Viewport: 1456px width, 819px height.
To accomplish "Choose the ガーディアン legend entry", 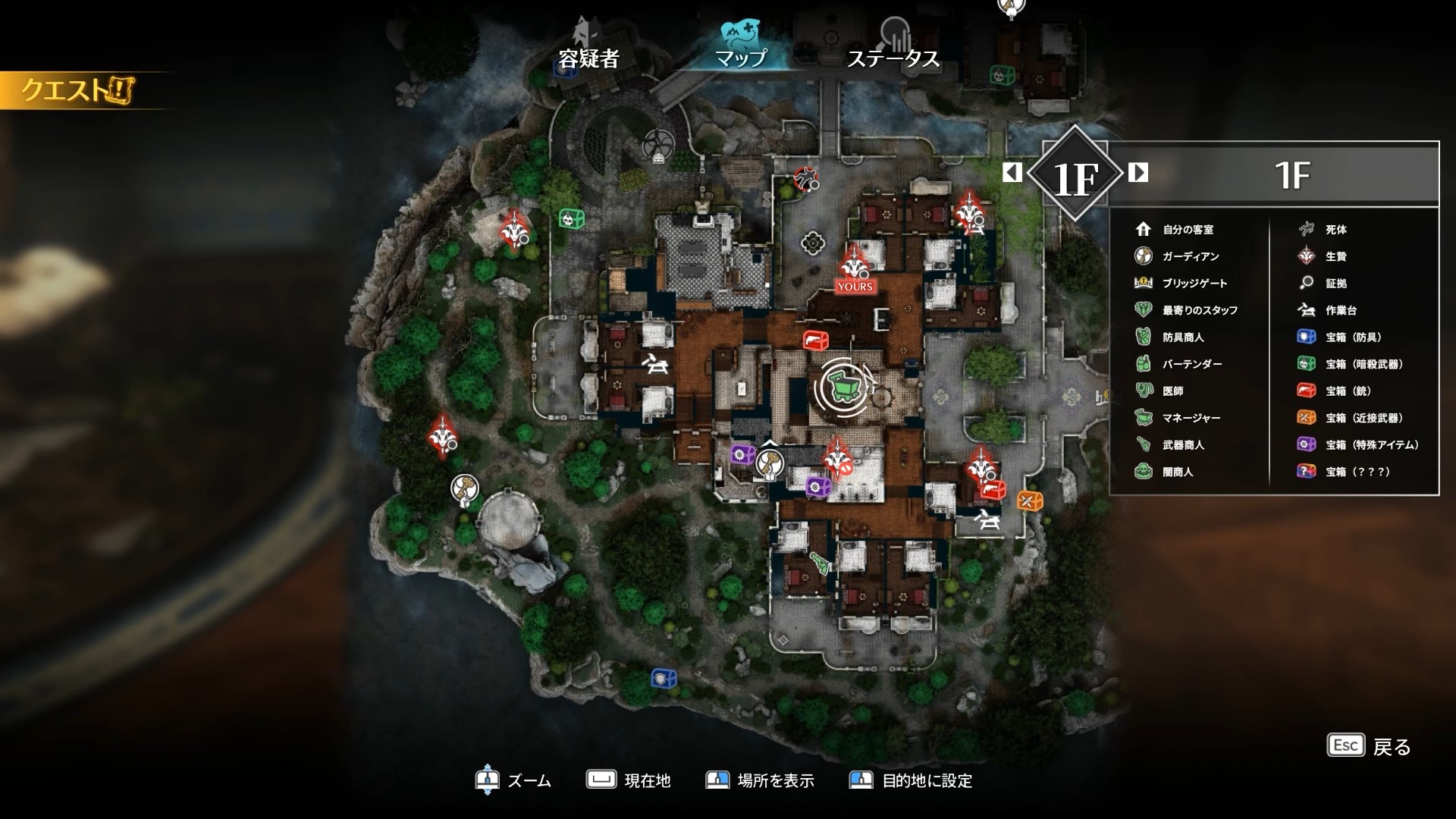I will (1190, 256).
